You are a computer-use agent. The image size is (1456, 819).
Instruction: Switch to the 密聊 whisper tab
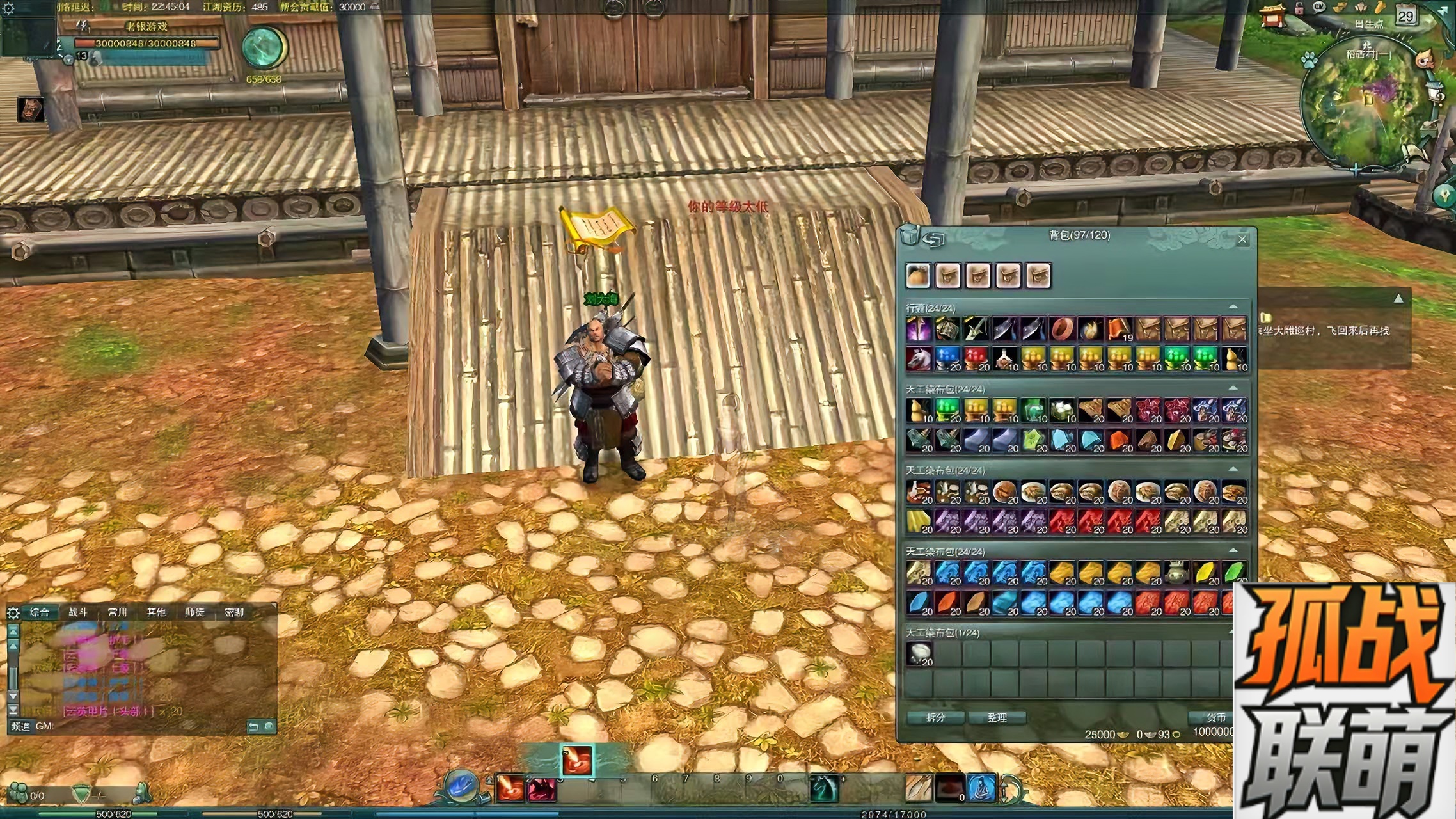tap(234, 612)
